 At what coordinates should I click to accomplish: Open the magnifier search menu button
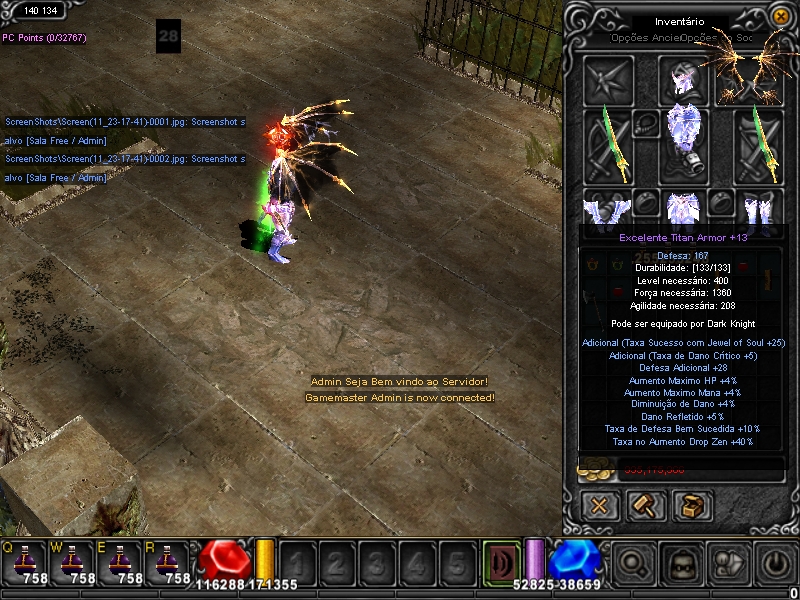634,563
